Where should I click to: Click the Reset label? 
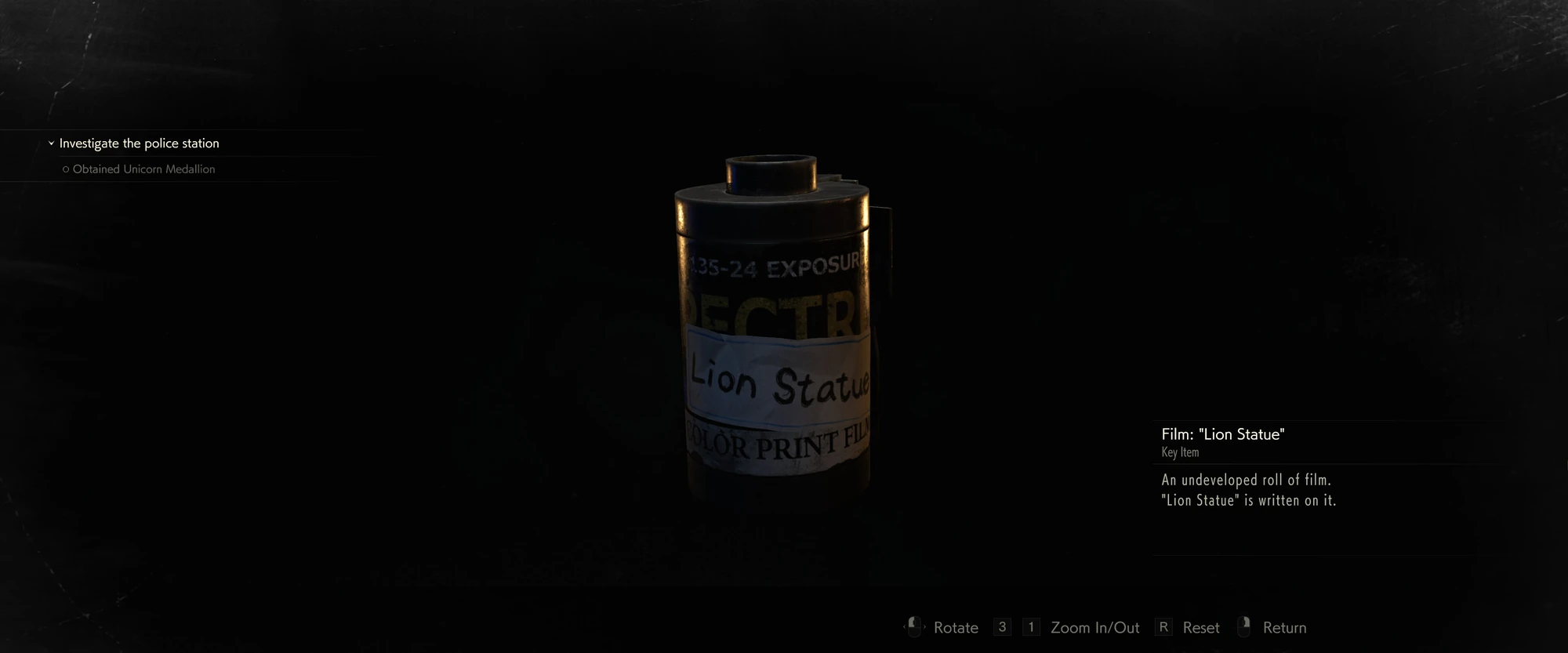pyautogui.click(x=1200, y=627)
